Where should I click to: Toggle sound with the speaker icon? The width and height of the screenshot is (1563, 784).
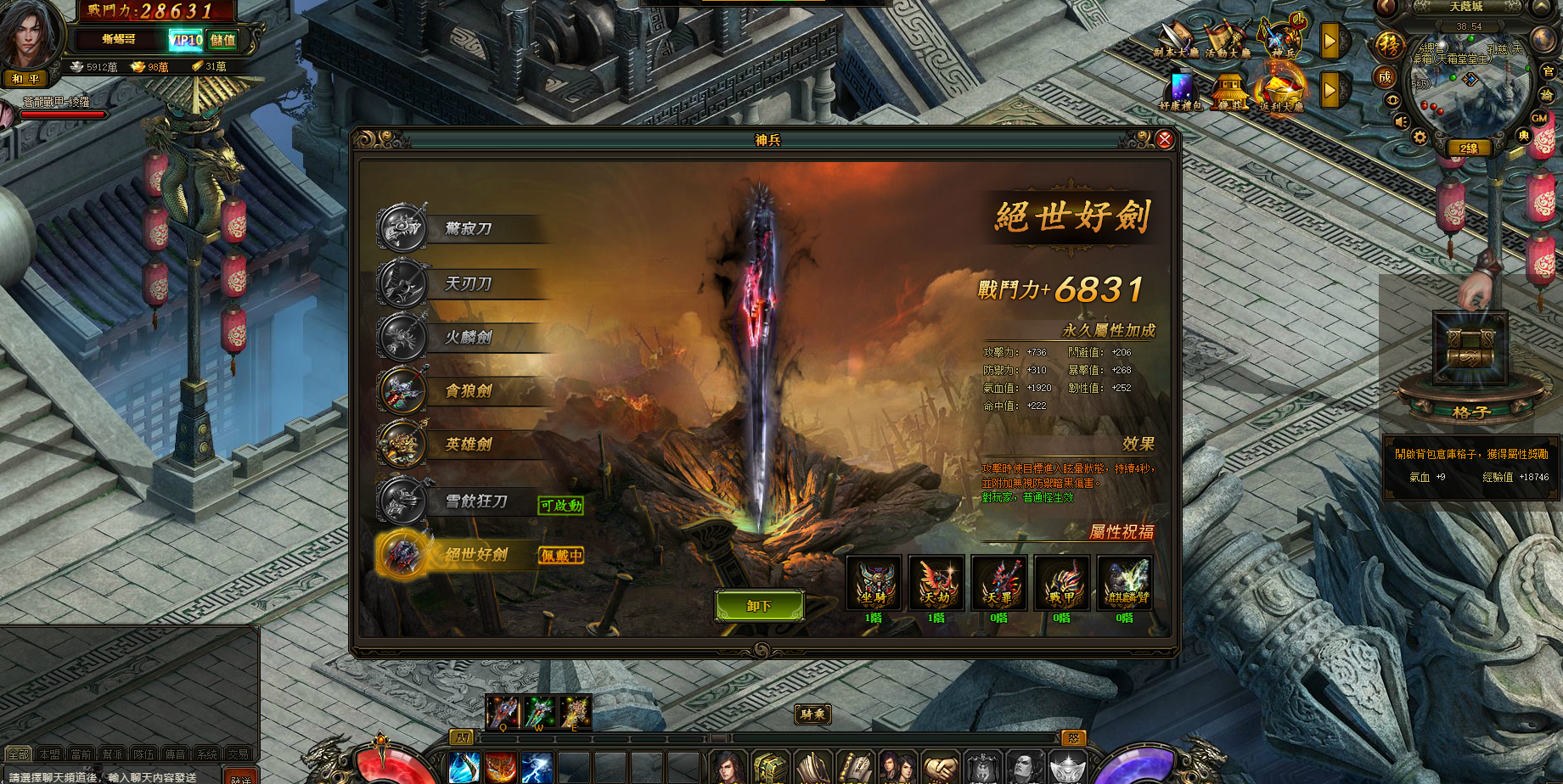point(1400,122)
